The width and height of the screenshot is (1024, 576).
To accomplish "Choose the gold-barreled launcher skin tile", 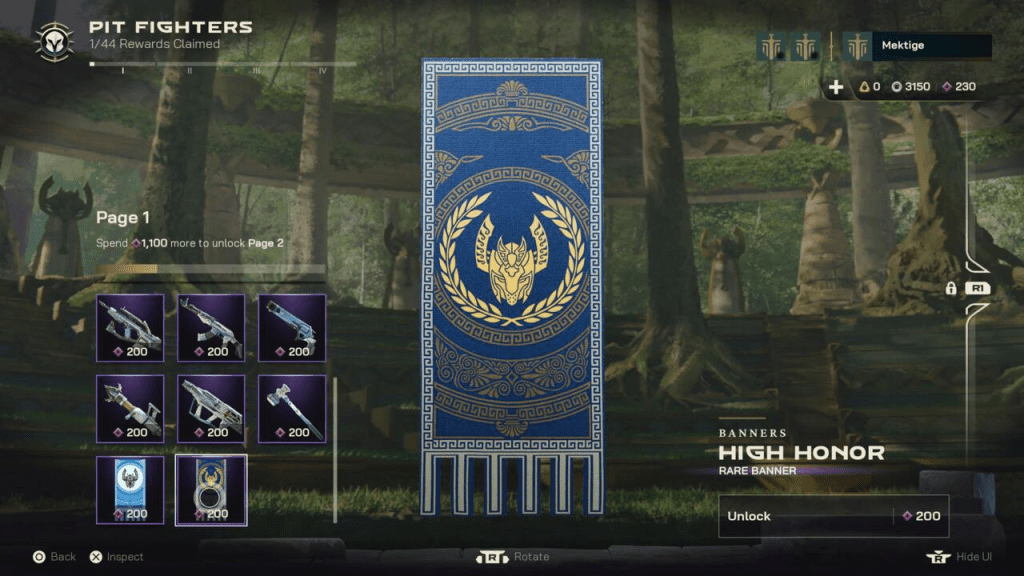I will tap(130, 408).
